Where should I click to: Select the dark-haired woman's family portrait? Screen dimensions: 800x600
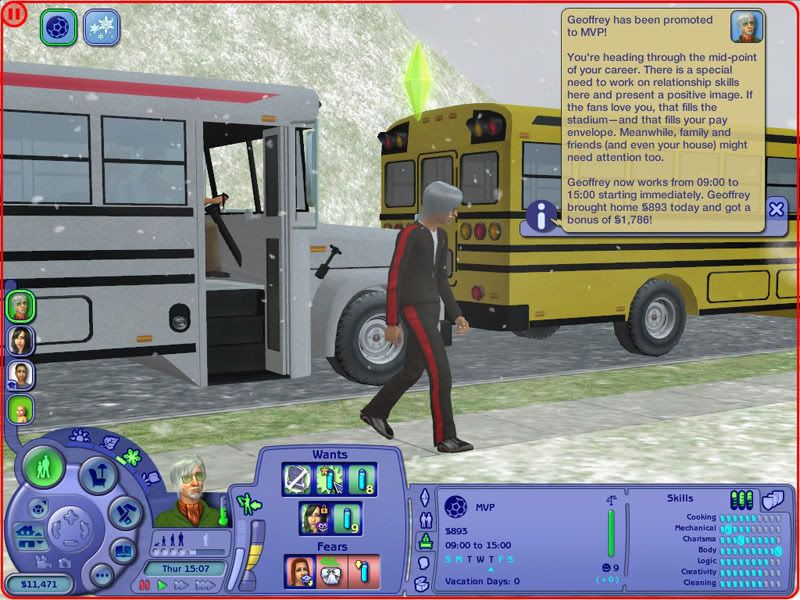click(21, 340)
